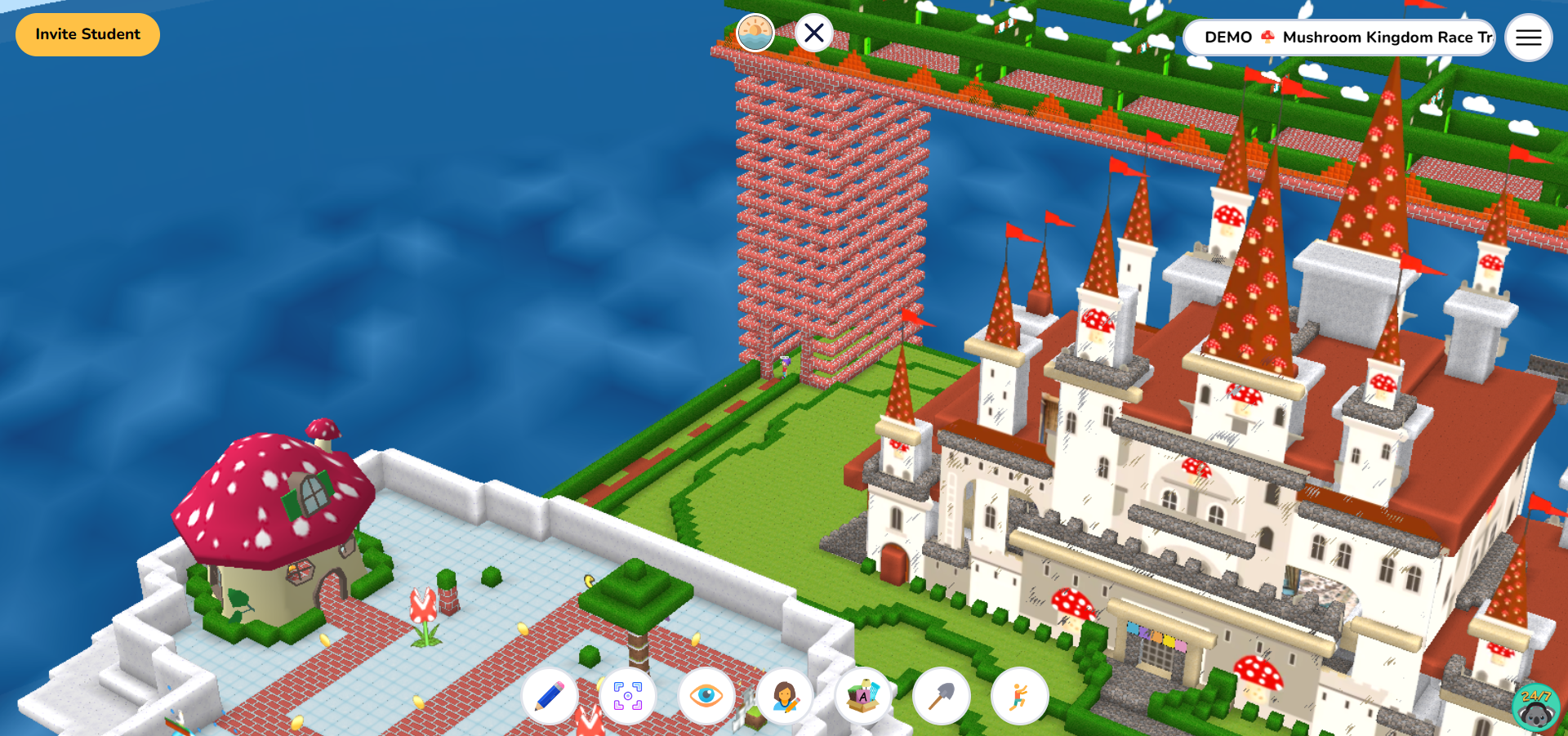1568x736 pixels.
Task: Toggle the eye visibility mode on
Action: pos(704,695)
